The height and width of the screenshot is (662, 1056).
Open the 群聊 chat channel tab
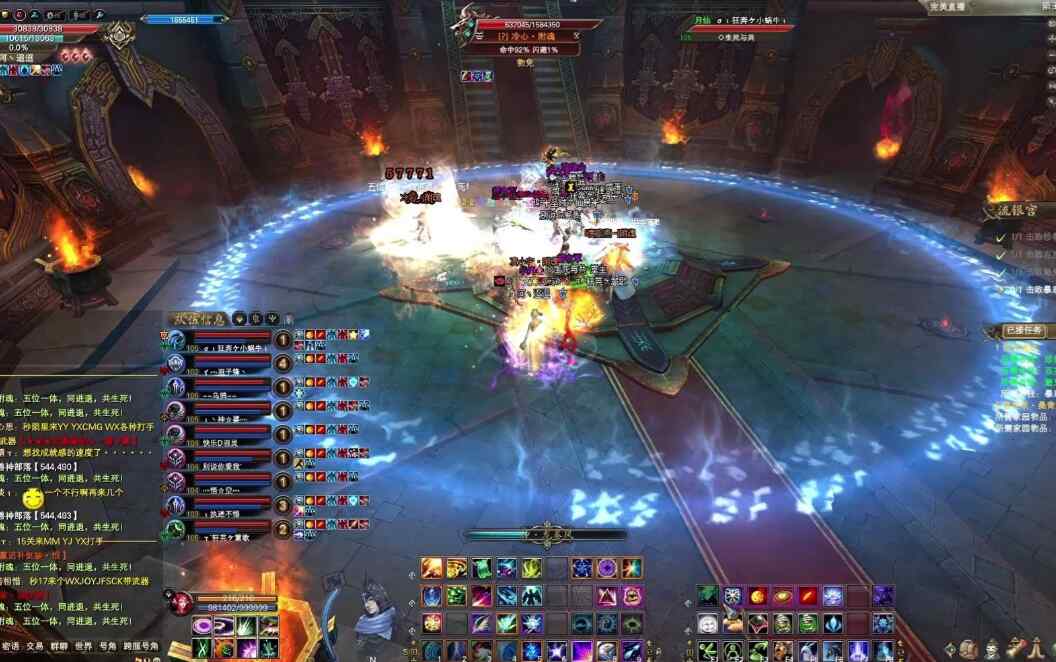click(x=59, y=647)
